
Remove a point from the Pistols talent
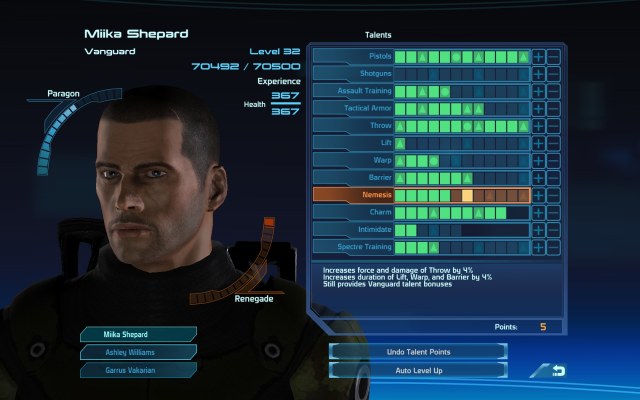click(x=553, y=57)
